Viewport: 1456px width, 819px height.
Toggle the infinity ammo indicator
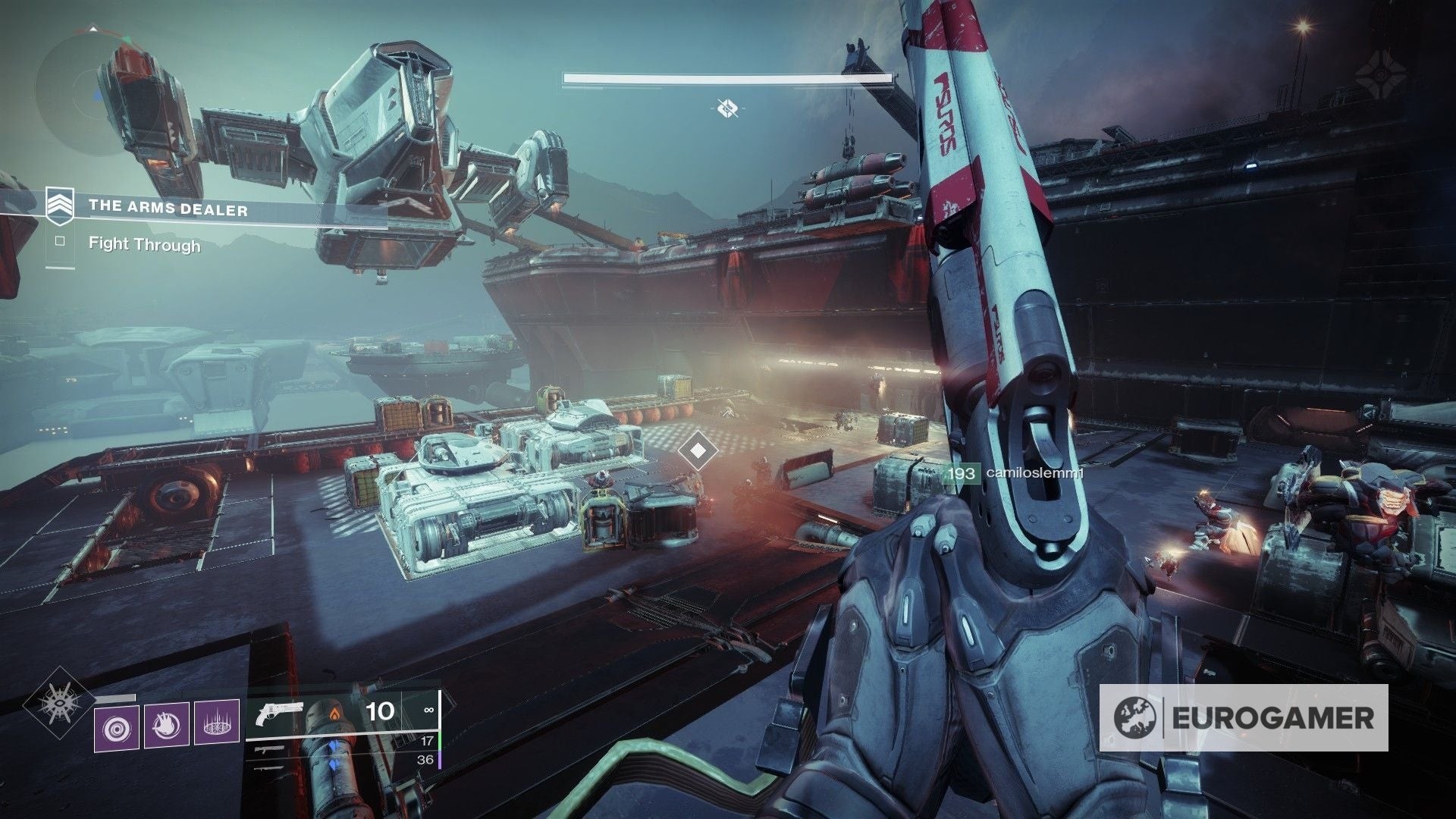point(428,711)
